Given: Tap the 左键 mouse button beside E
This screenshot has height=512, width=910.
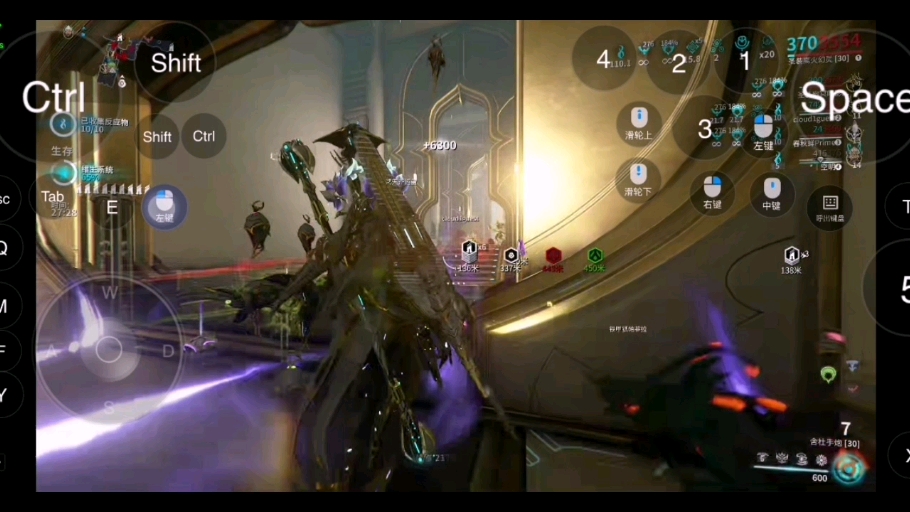Looking at the screenshot, I should [164, 207].
